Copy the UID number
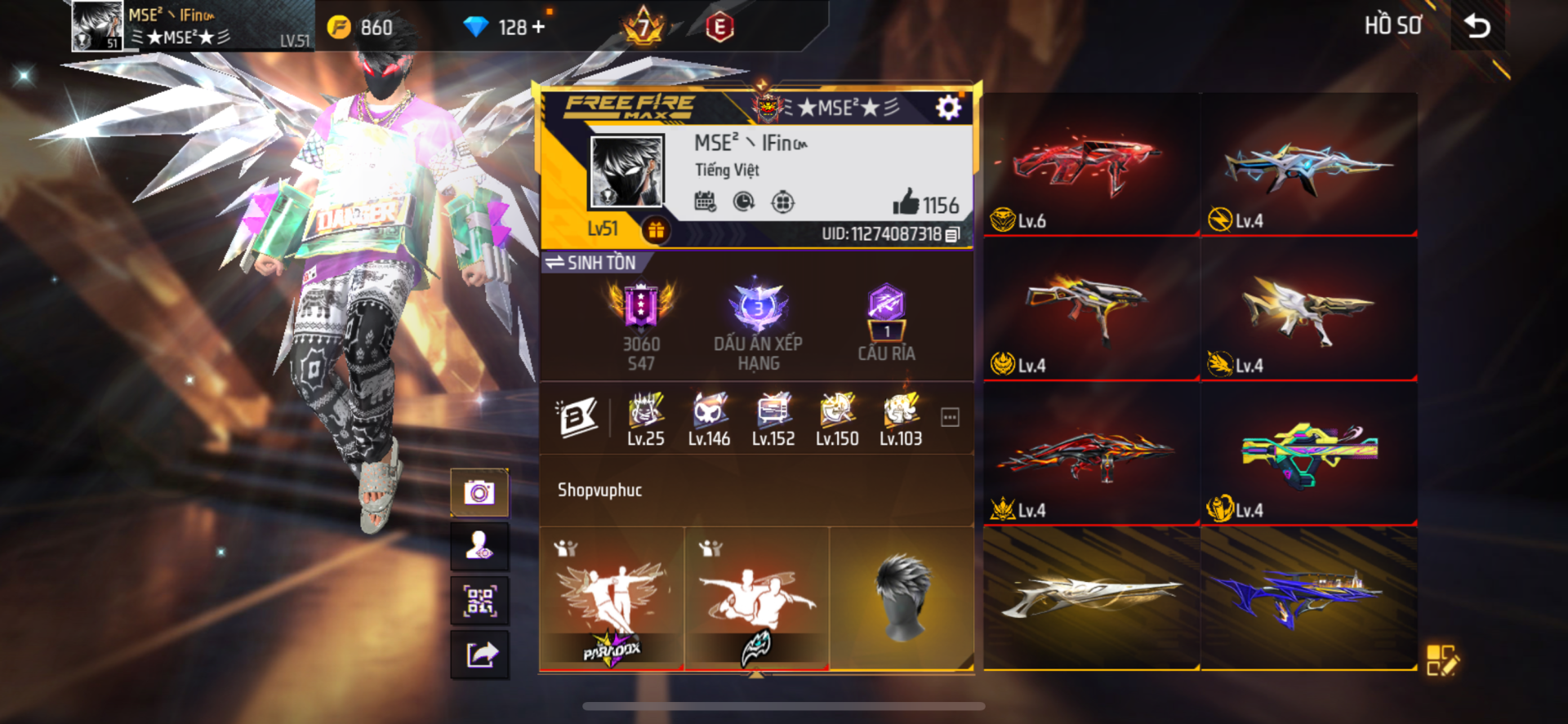The width and height of the screenshot is (1568, 724). tap(952, 235)
